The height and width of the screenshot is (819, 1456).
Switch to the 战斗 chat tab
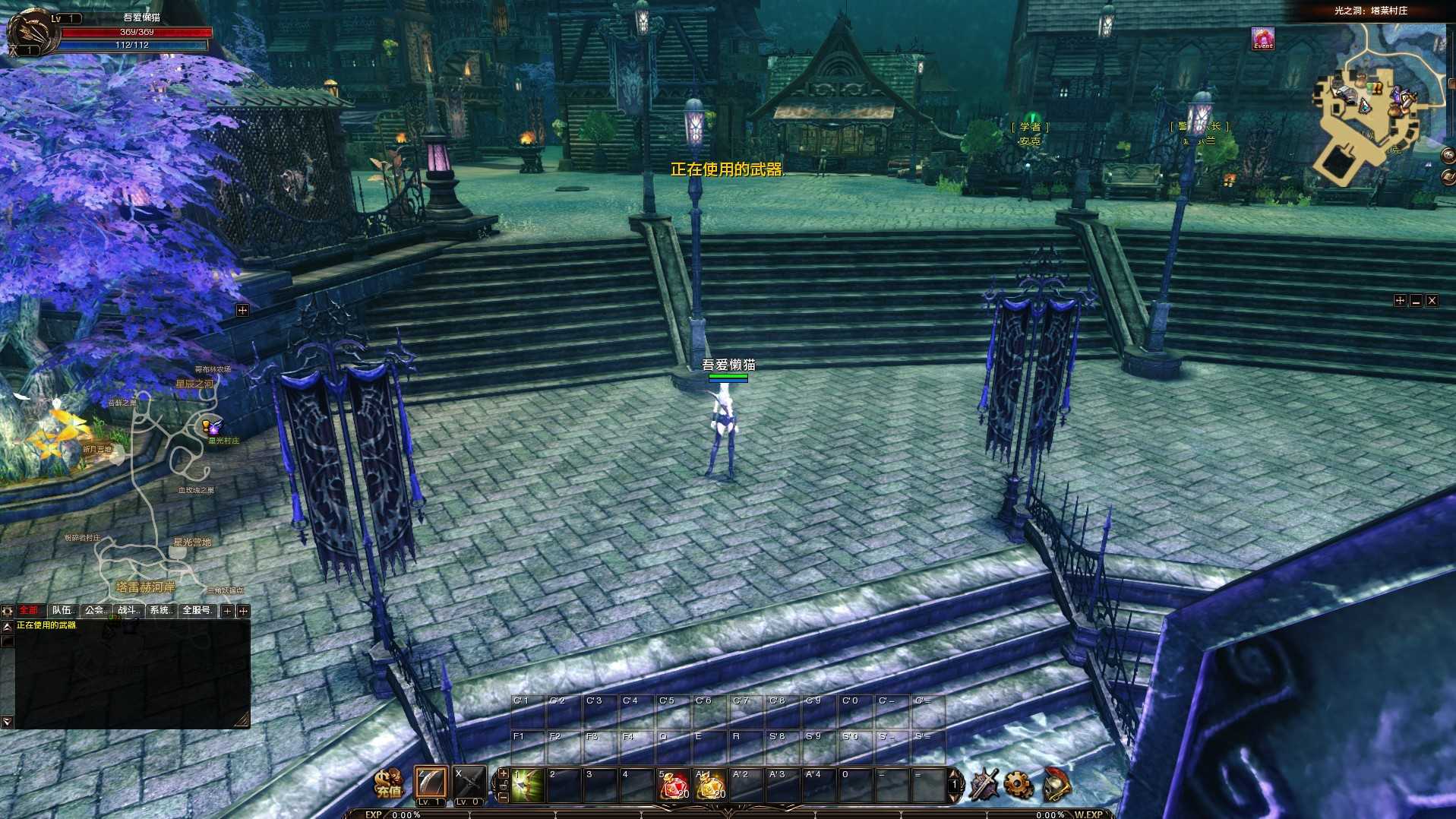click(128, 611)
